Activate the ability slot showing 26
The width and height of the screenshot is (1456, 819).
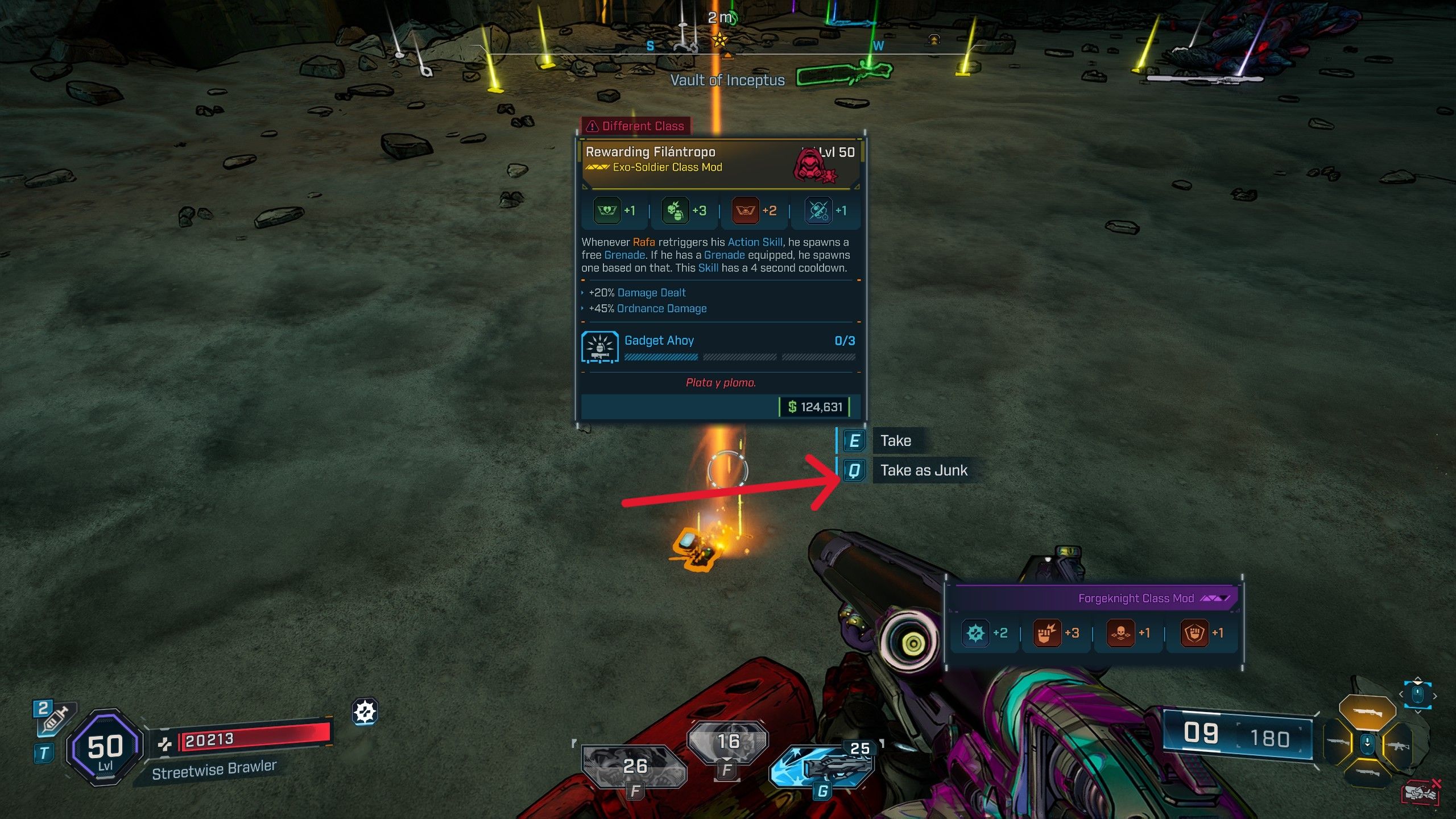click(x=634, y=767)
